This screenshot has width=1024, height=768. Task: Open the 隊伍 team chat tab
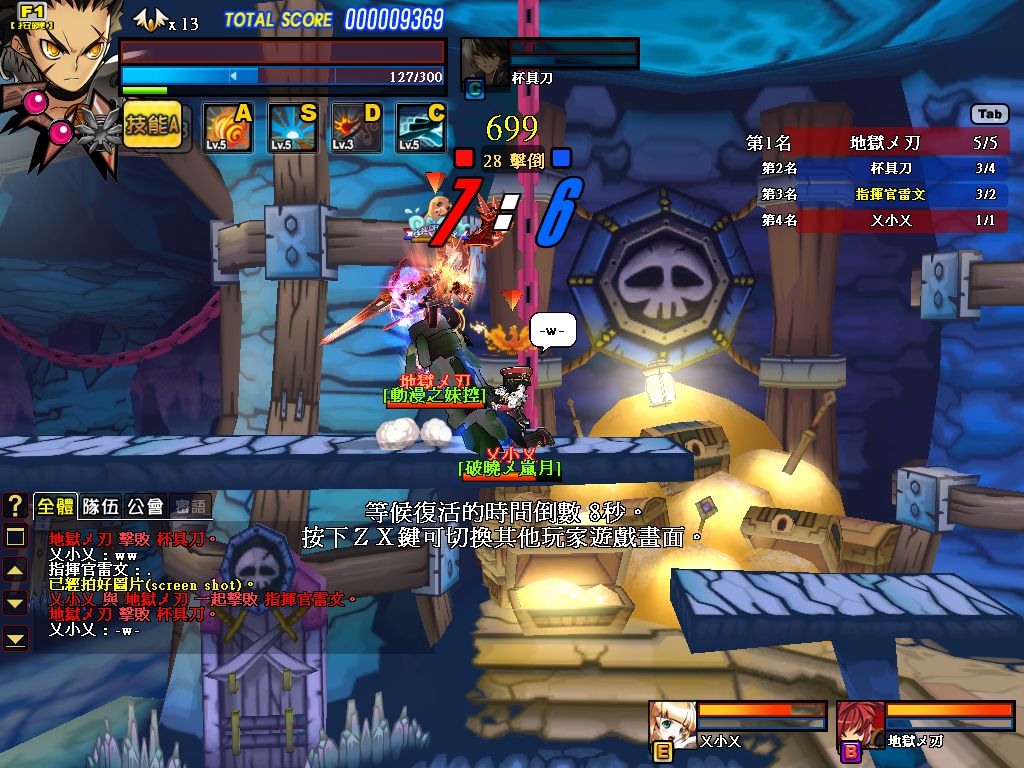pyautogui.click(x=101, y=506)
